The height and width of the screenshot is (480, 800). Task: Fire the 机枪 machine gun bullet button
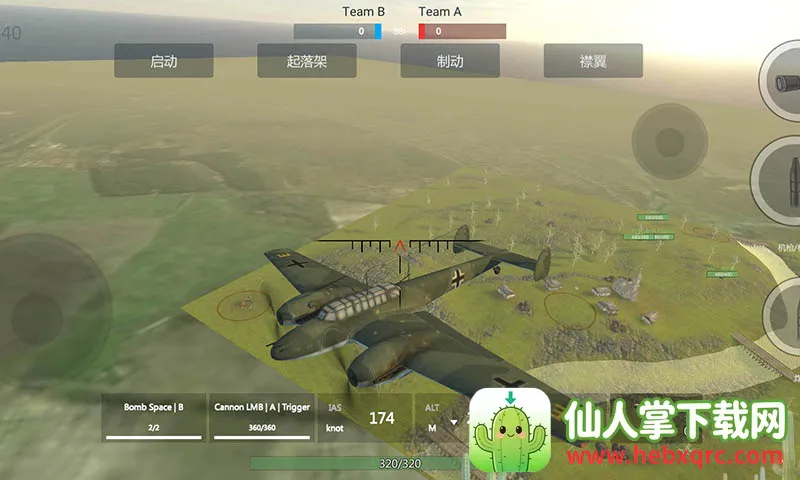(781, 180)
